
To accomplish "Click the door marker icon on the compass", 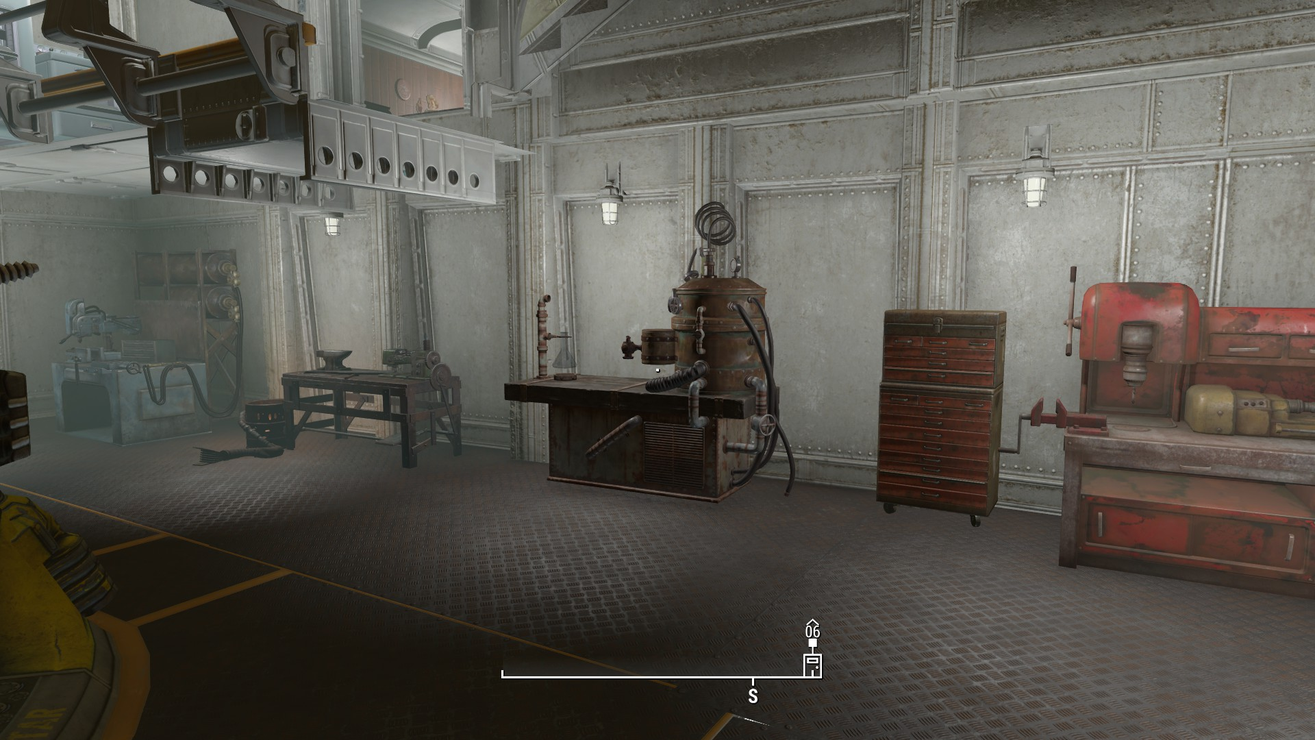I will (x=812, y=665).
